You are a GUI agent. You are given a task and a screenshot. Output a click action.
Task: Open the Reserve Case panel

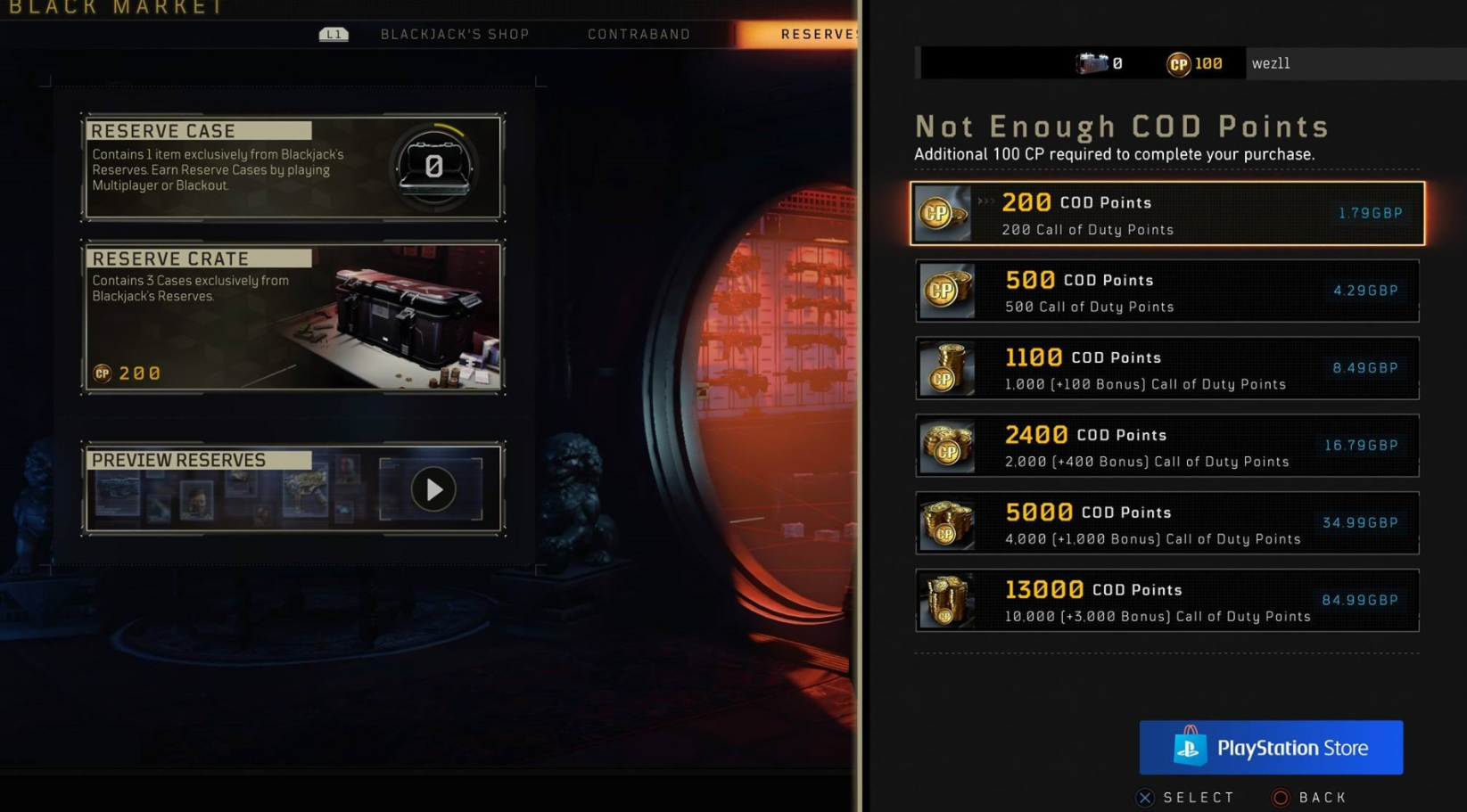[x=293, y=168]
